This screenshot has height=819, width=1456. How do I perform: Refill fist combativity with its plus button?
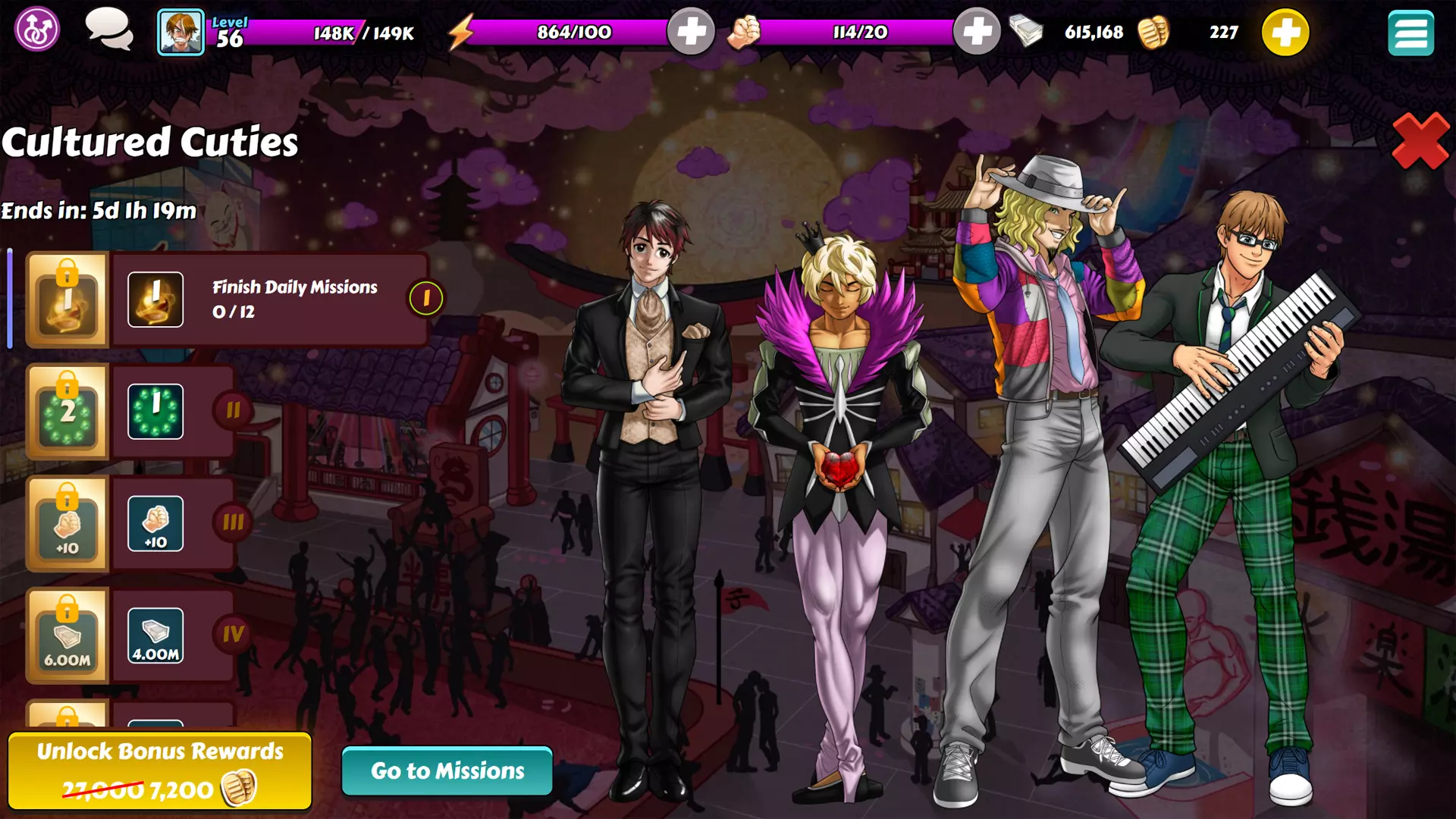pyautogui.click(x=976, y=32)
